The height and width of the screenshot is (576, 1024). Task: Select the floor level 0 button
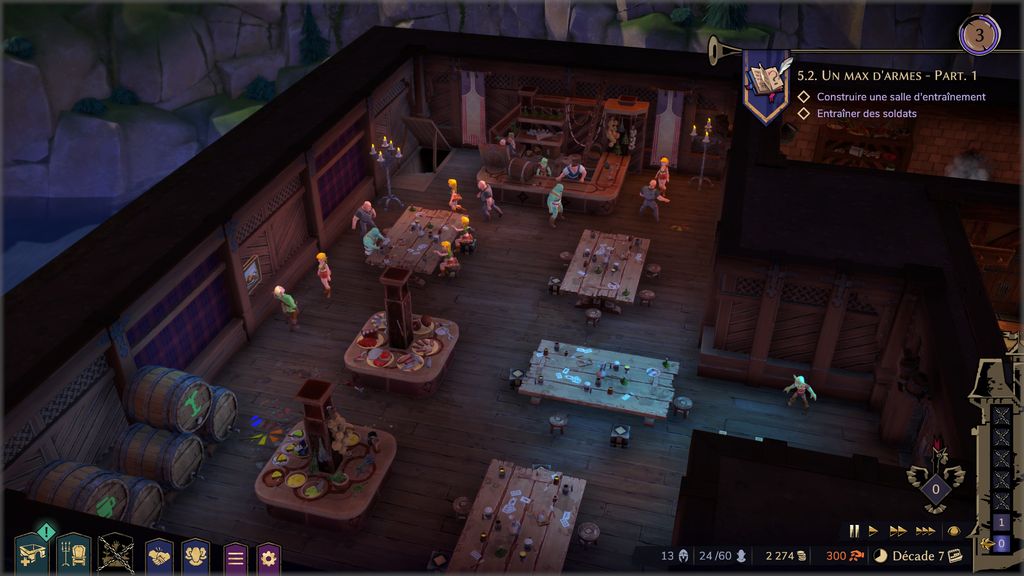click(1002, 543)
